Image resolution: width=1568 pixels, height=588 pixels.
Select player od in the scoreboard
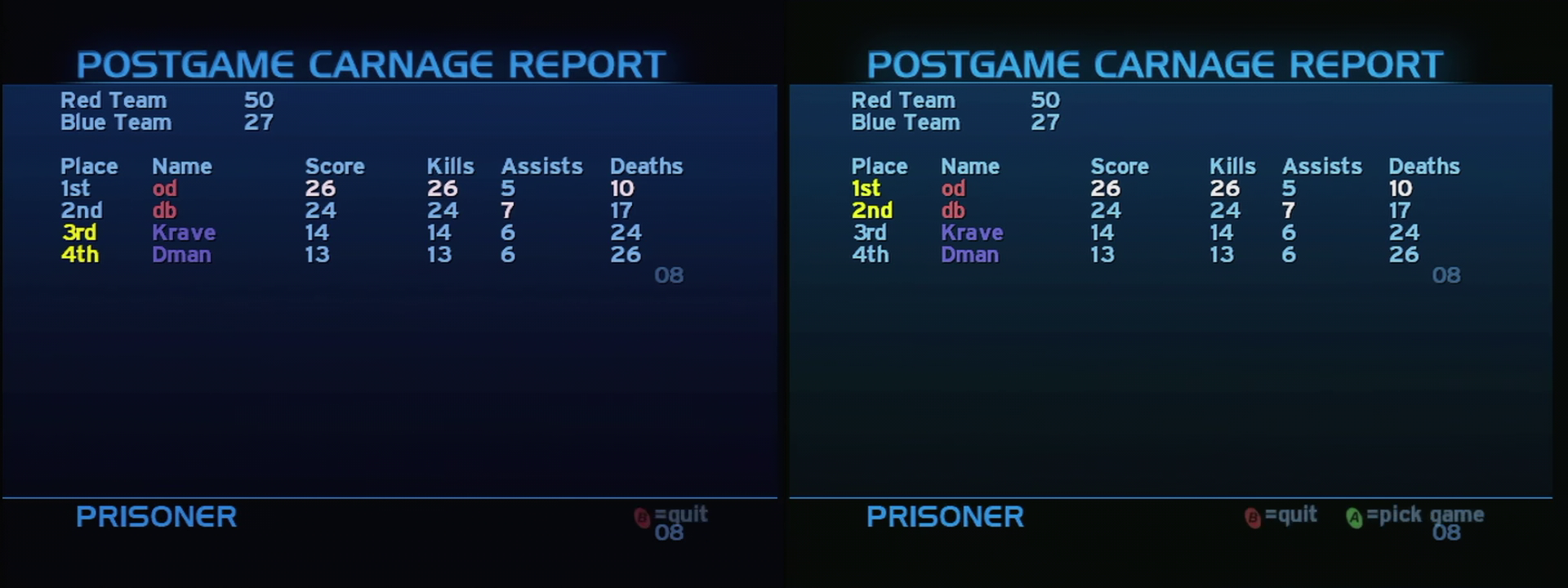[x=164, y=189]
